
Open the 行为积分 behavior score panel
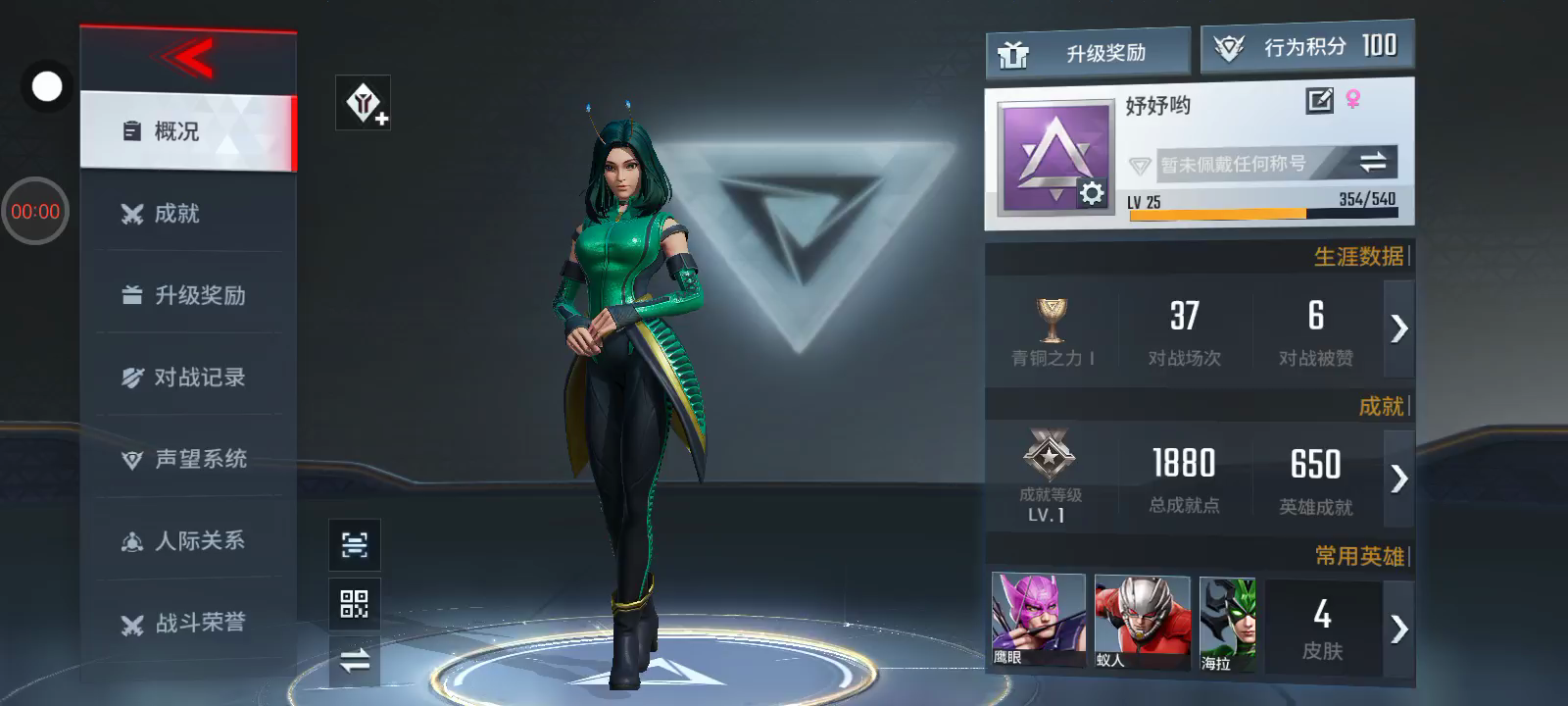coord(1307,47)
